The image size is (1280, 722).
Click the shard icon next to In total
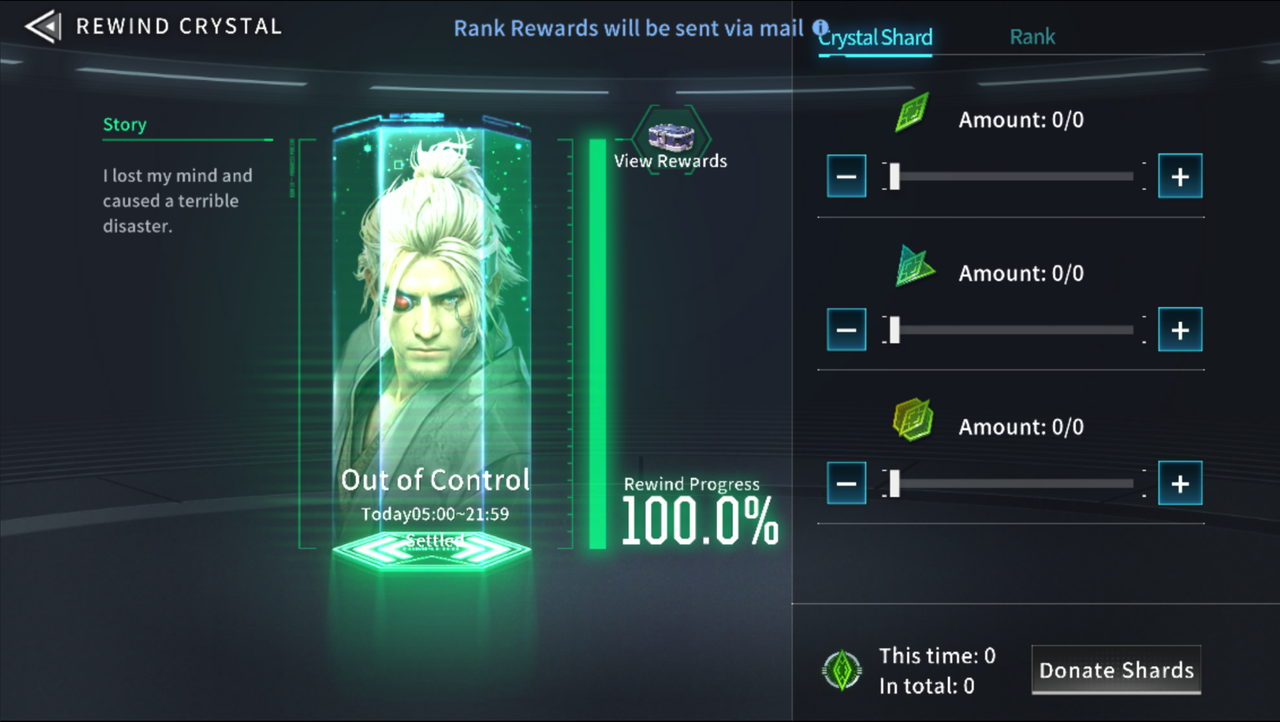842,669
